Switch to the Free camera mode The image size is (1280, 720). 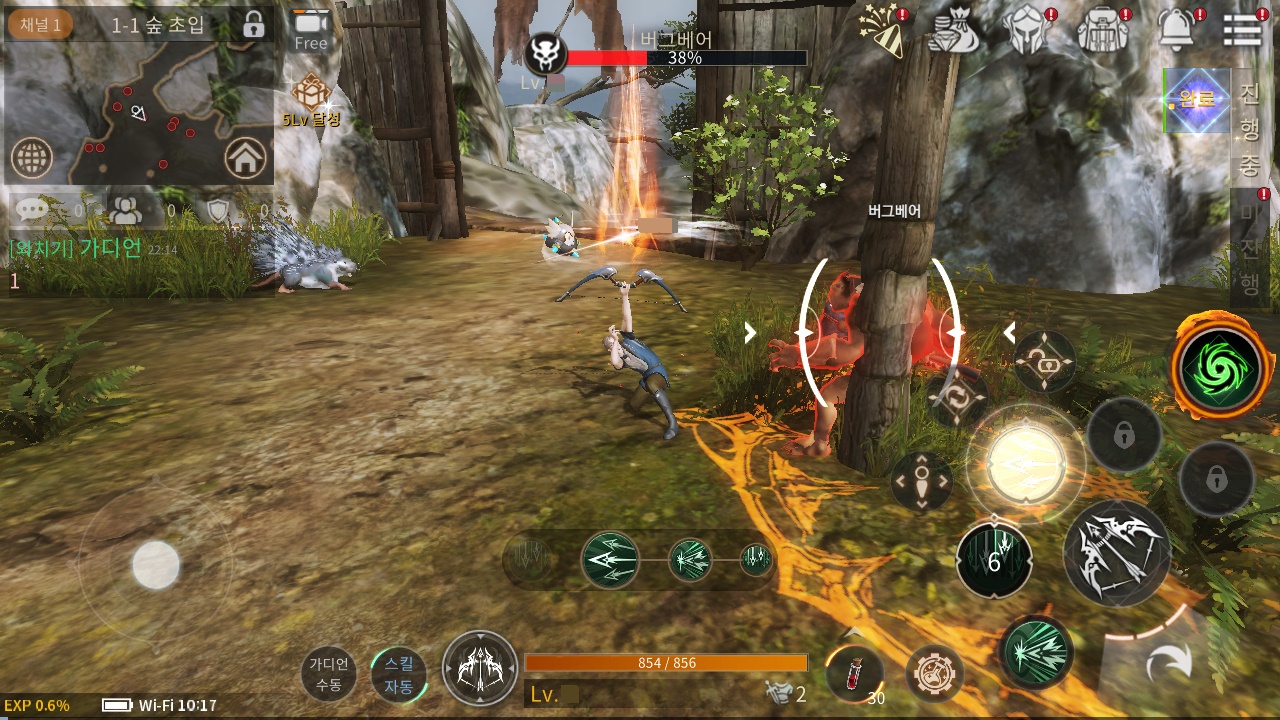[310, 30]
